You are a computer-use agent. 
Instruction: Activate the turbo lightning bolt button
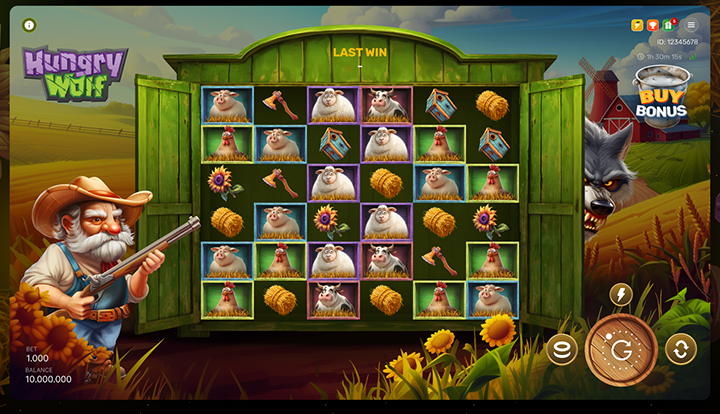[621, 294]
